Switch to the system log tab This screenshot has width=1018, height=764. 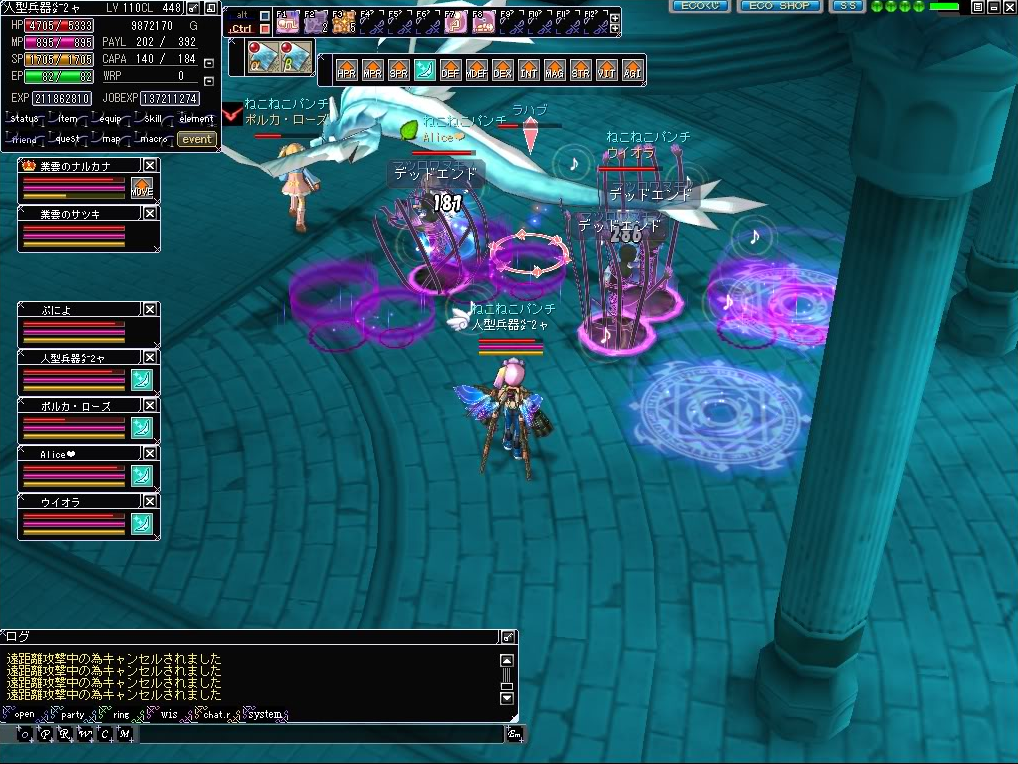click(x=265, y=715)
